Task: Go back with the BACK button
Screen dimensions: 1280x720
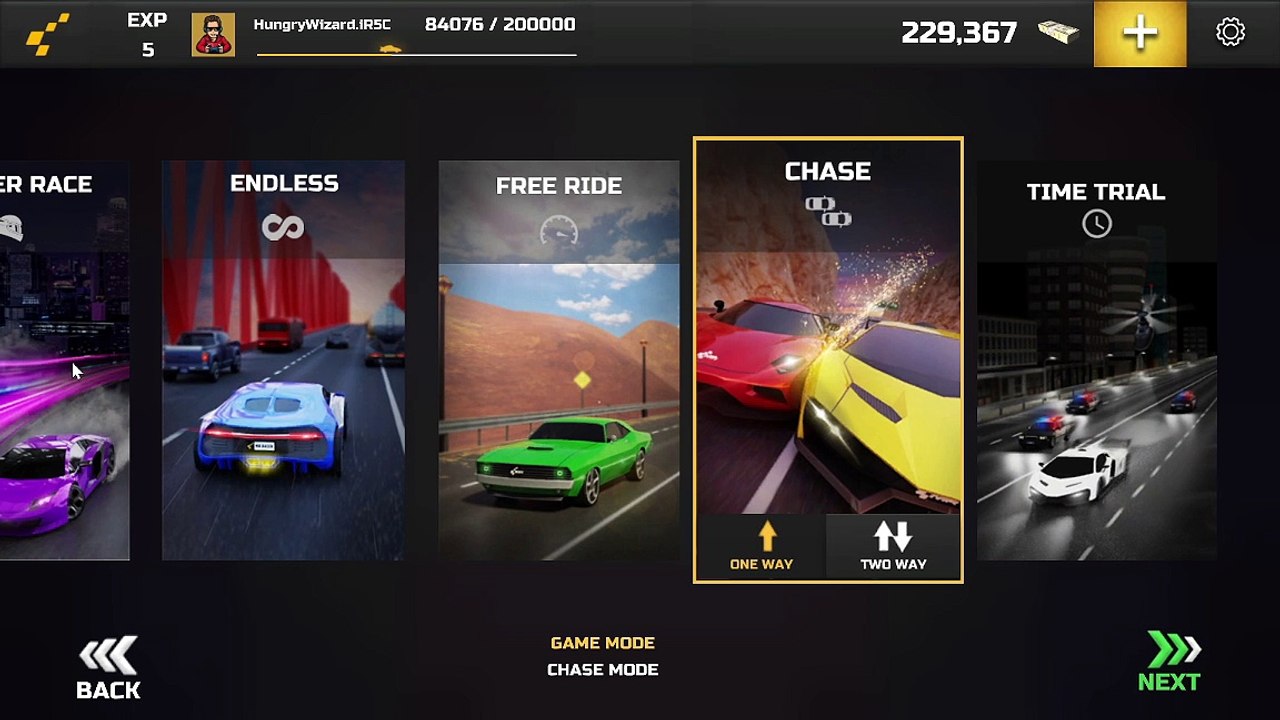Action: click(x=108, y=668)
